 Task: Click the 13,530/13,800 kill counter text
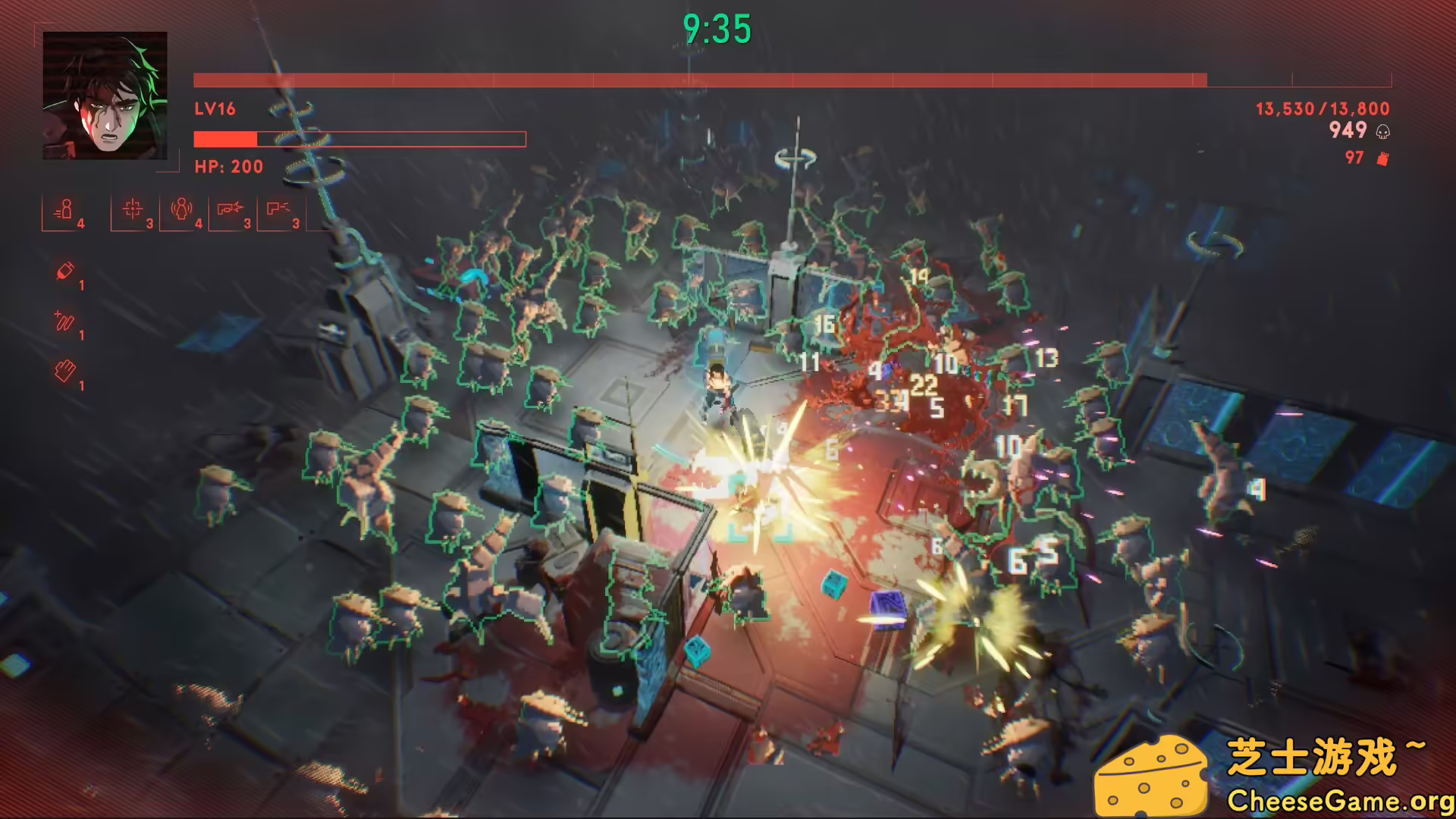[1312, 108]
